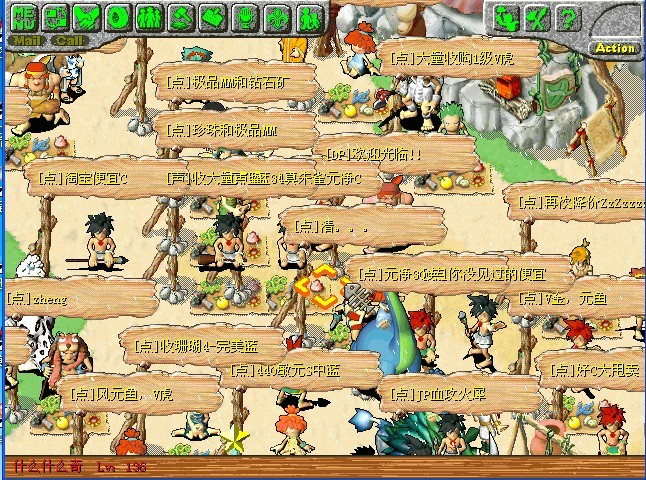Image resolution: width=646 pixels, height=480 pixels.
Task: Click the name card exchange icon
Action: tap(55, 17)
